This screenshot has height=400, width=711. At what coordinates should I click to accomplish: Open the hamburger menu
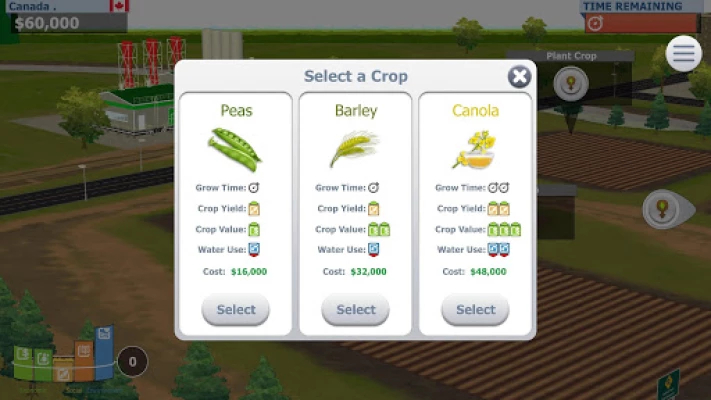click(x=684, y=53)
